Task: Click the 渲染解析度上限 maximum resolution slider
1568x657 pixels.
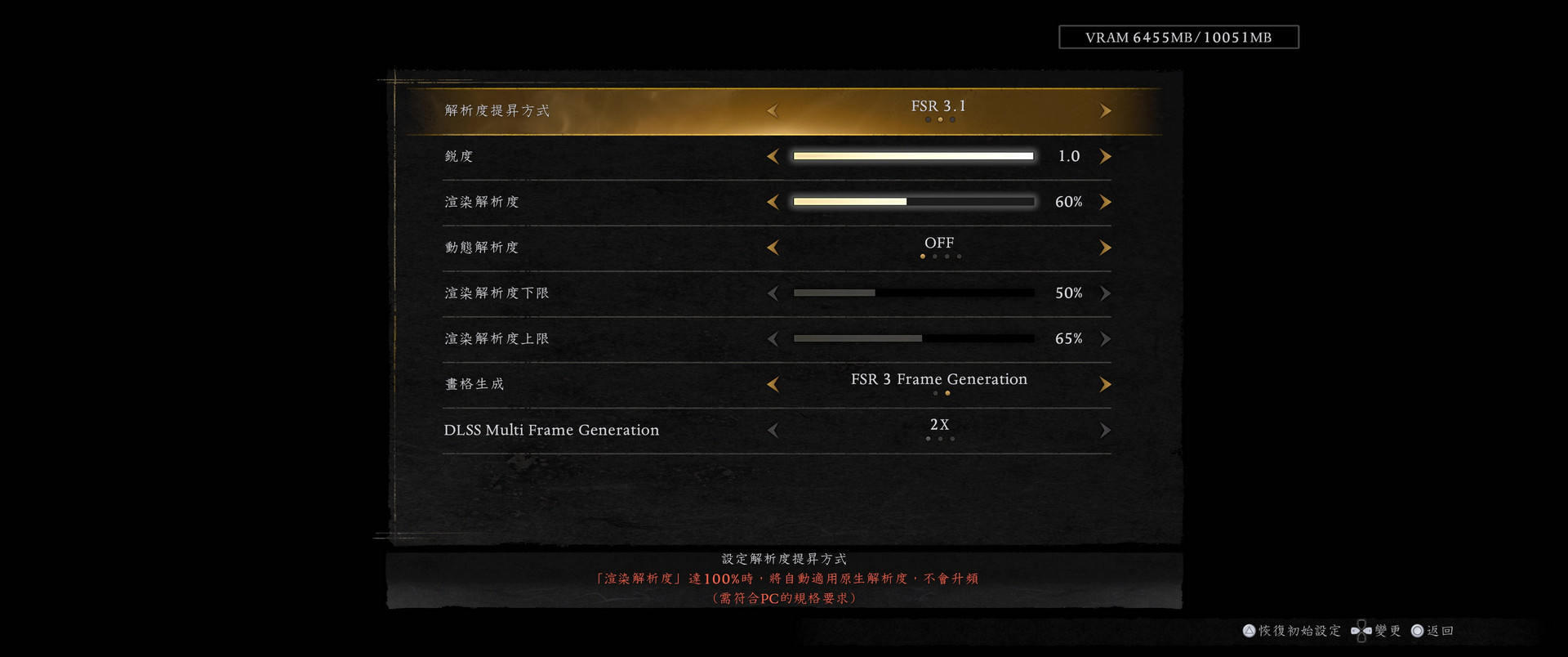Action: pos(913,338)
